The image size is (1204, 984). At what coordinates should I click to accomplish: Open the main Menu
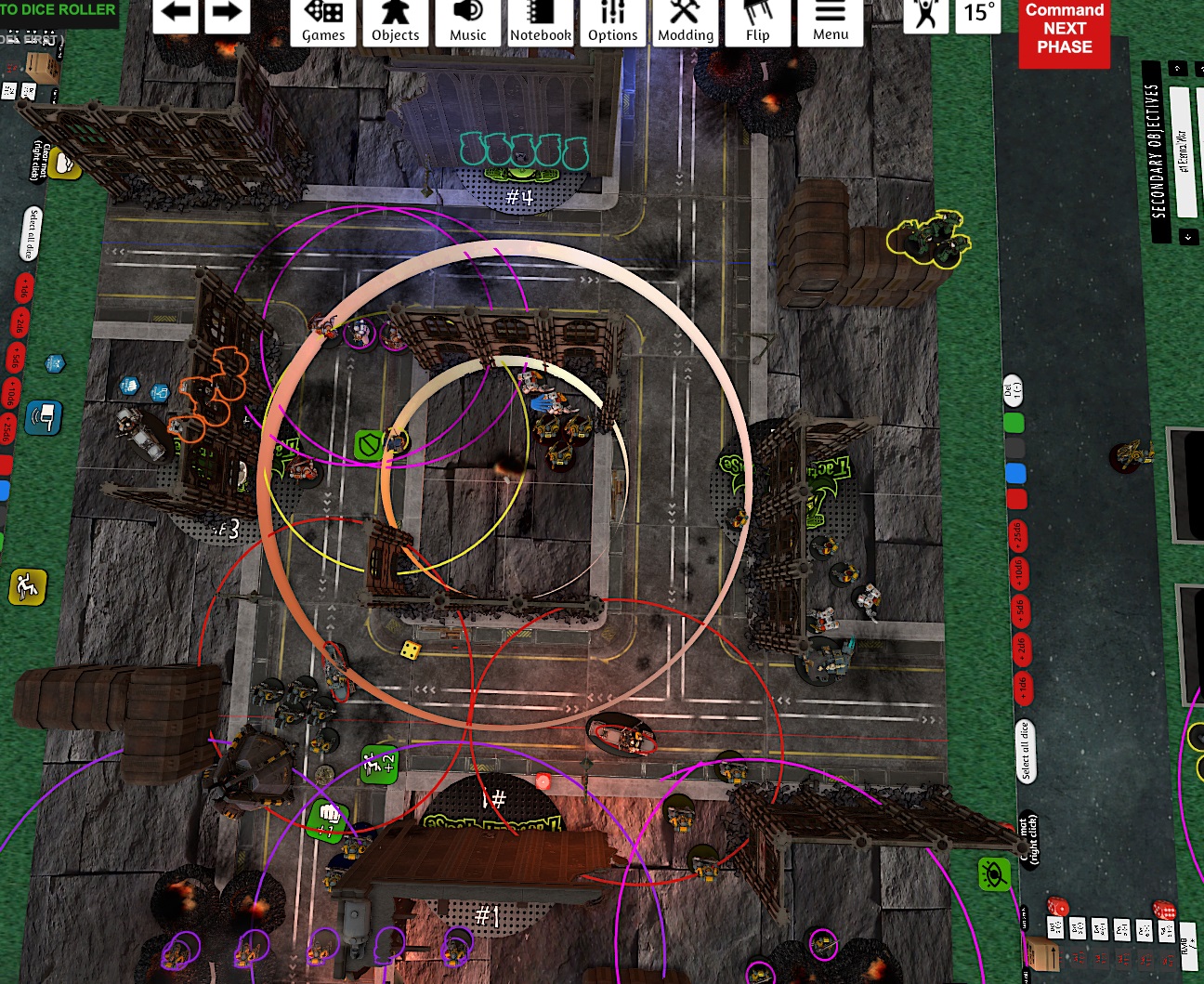click(x=831, y=22)
